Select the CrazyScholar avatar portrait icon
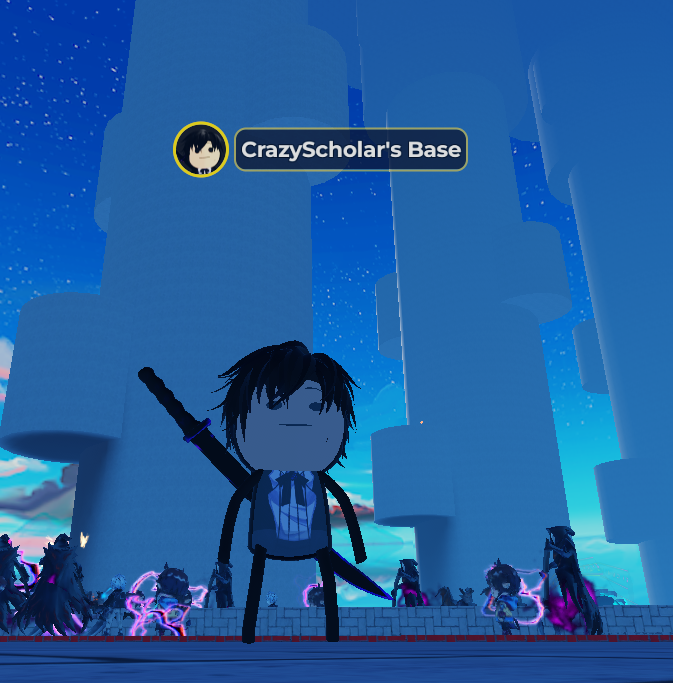673x683 pixels. [201, 150]
